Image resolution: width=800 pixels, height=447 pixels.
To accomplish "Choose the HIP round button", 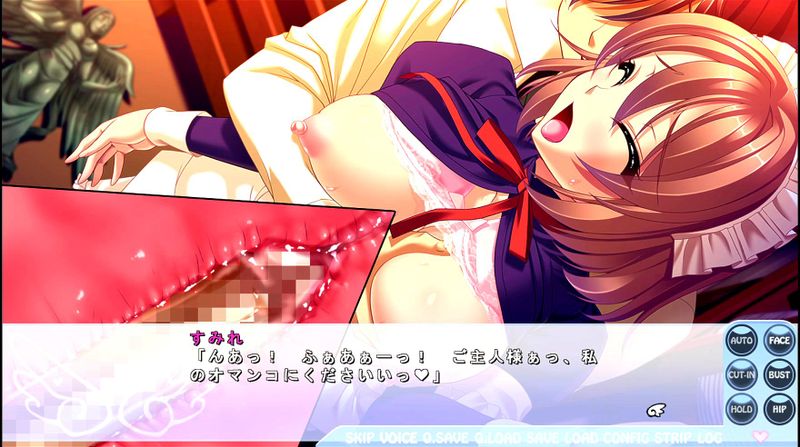I will (x=778, y=408).
